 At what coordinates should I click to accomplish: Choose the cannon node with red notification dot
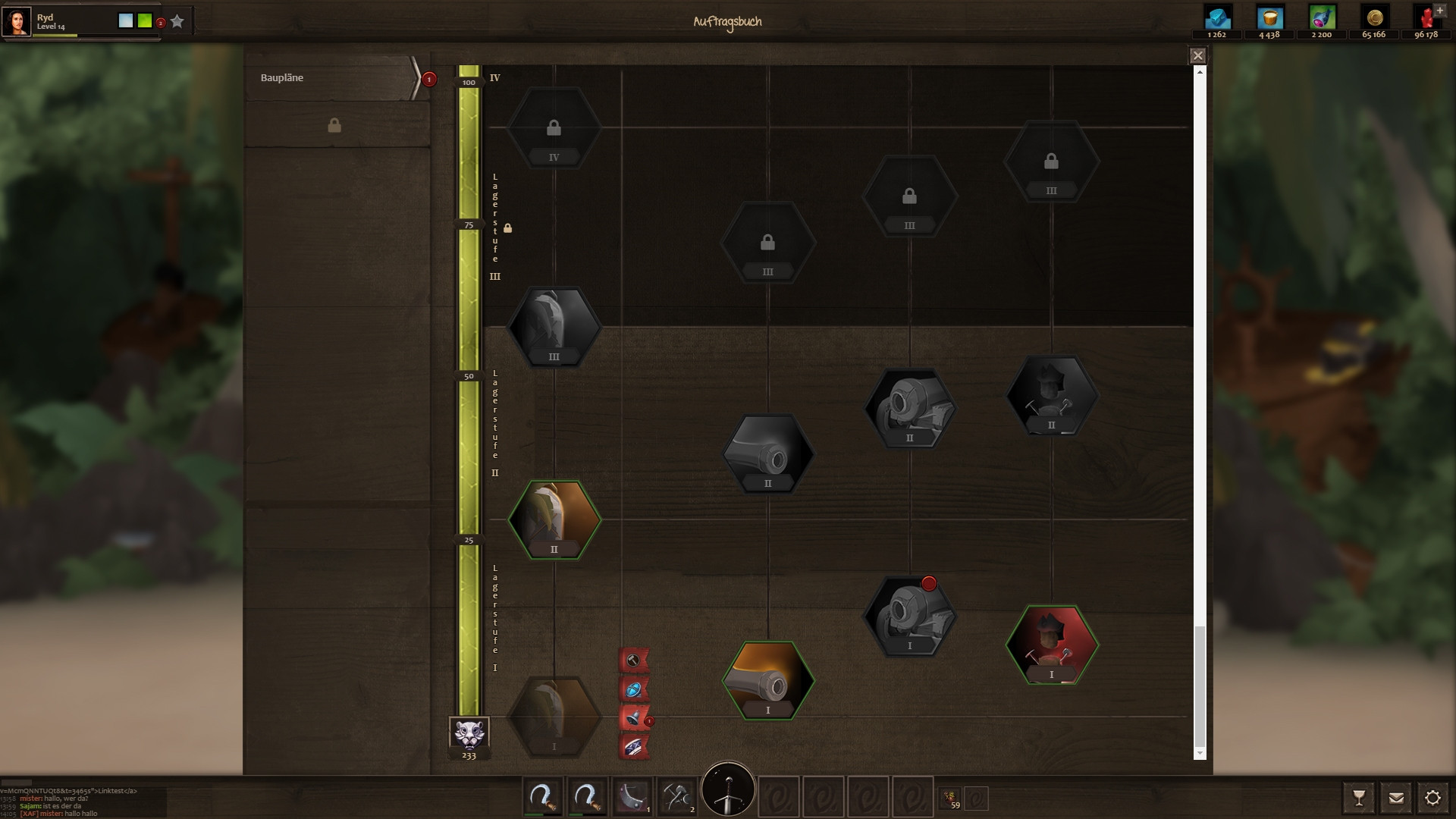click(909, 616)
